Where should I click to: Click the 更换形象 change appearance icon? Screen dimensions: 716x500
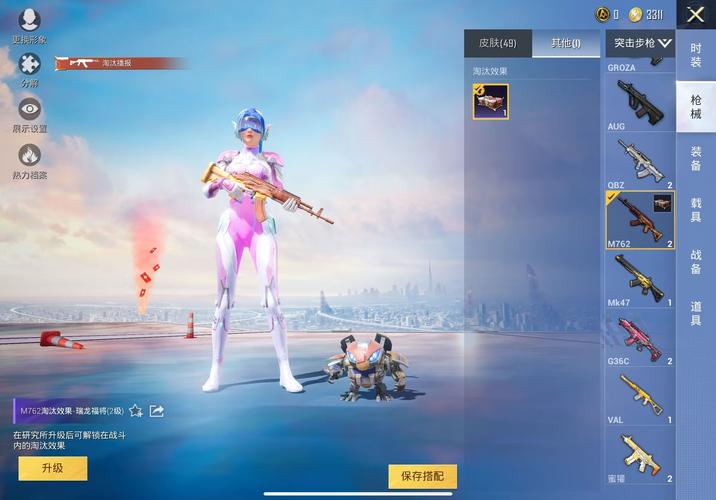coord(29,22)
